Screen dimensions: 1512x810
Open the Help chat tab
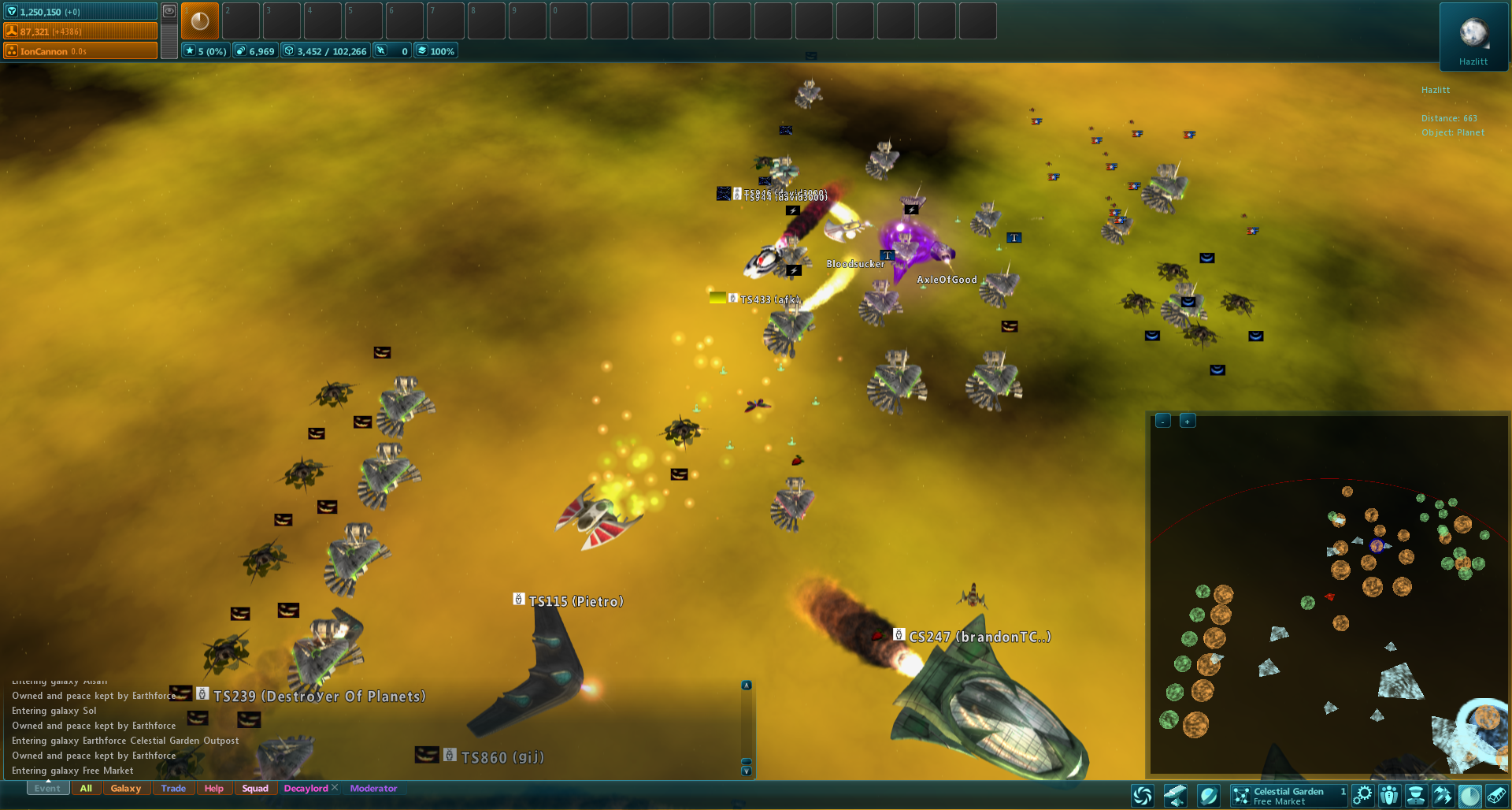tap(213, 788)
